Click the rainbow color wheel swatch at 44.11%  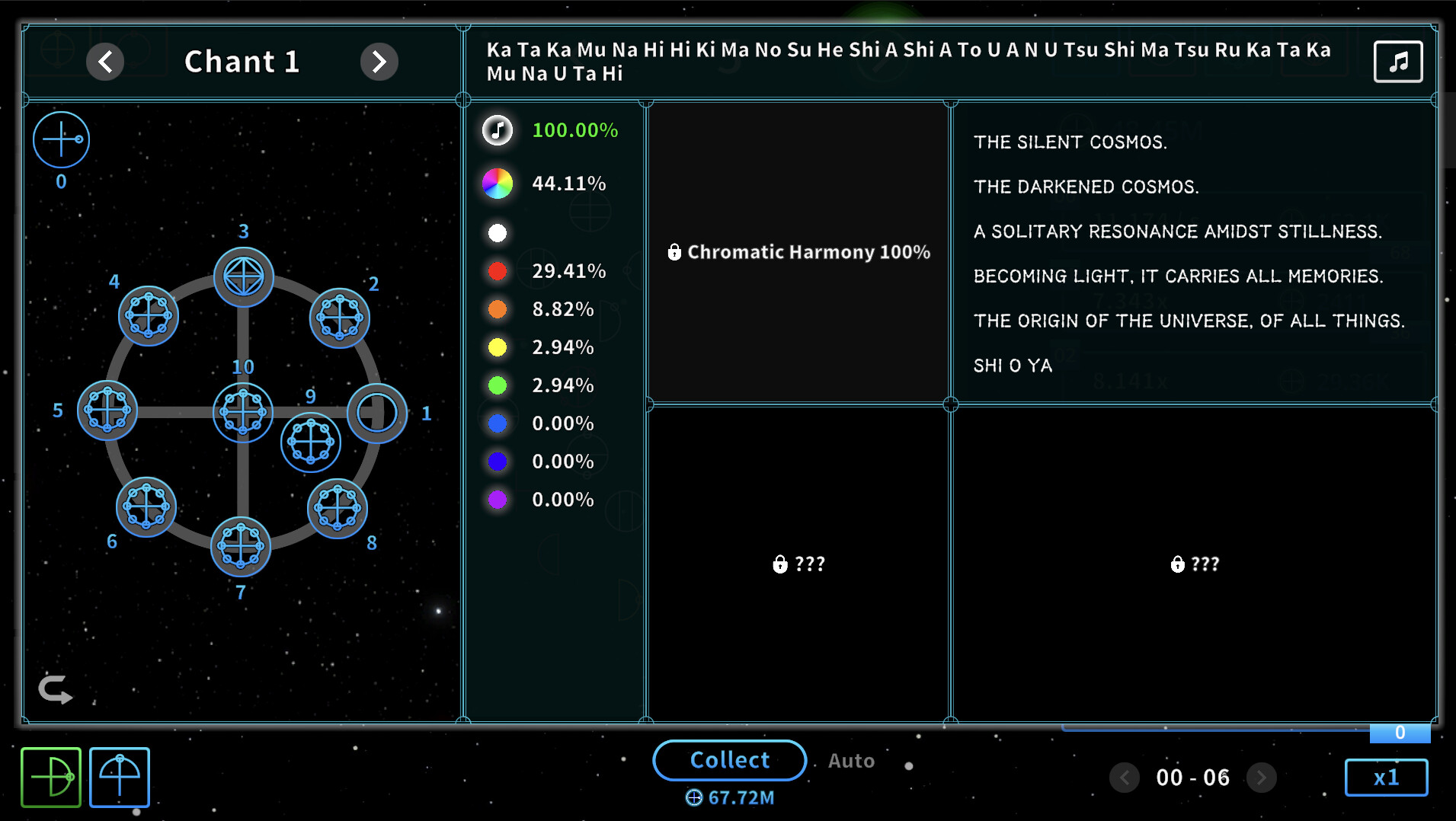(497, 183)
